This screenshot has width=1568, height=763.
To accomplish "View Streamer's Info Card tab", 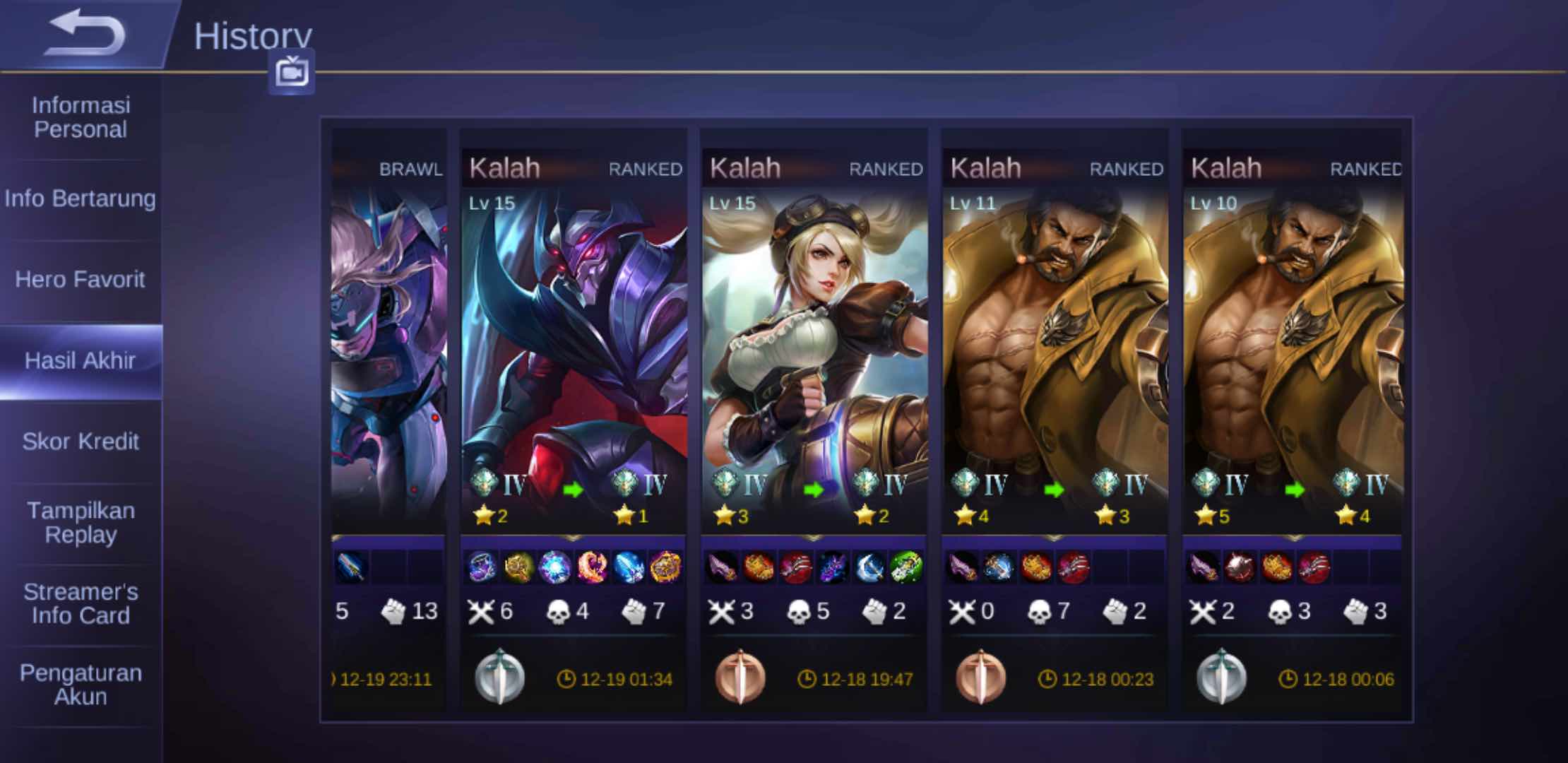I will [x=81, y=603].
